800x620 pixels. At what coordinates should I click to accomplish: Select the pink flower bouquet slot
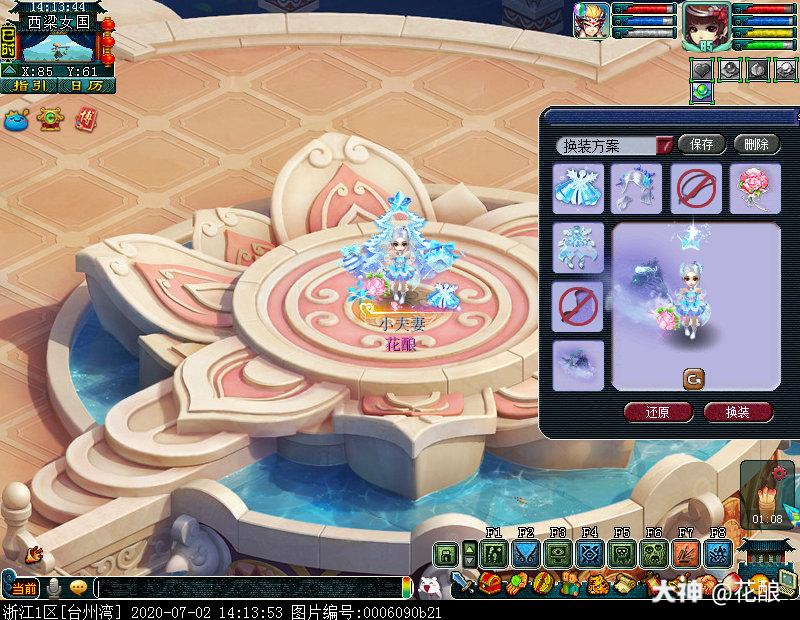[754, 188]
